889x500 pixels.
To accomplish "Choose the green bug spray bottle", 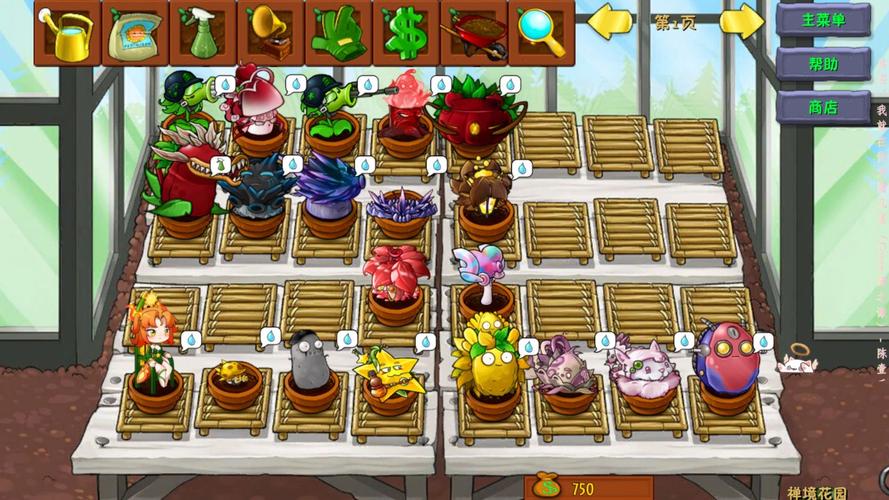I will pos(203,33).
